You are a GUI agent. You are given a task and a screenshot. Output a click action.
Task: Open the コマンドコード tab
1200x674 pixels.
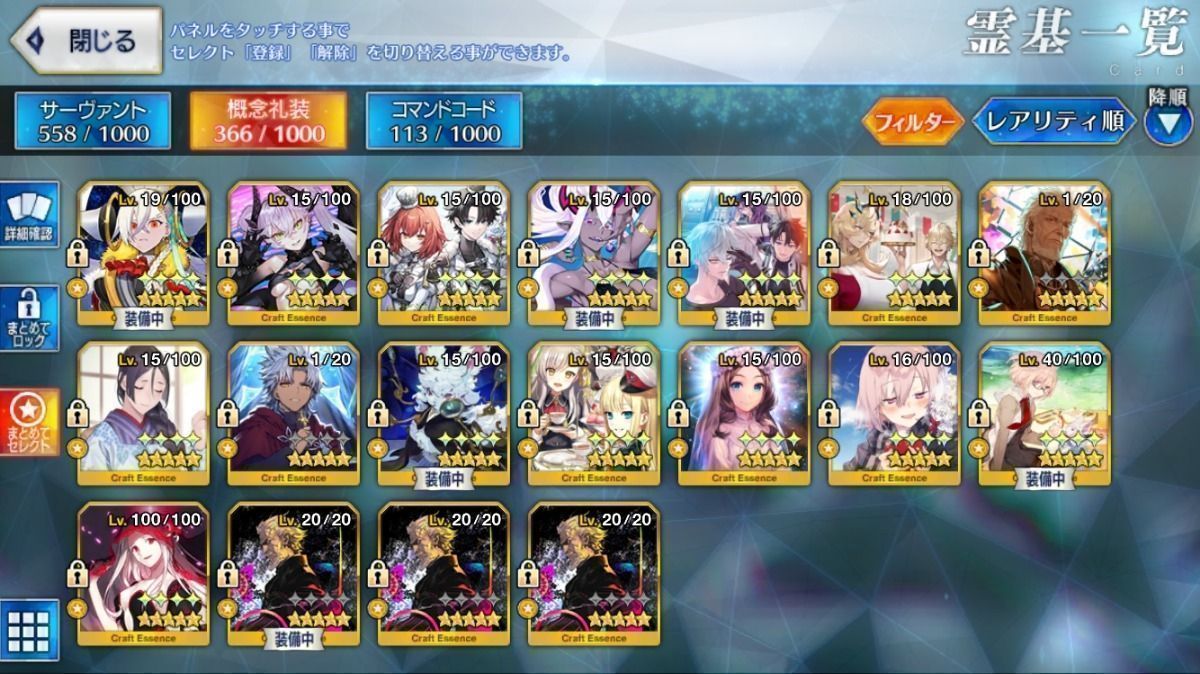tap(444, 121)
